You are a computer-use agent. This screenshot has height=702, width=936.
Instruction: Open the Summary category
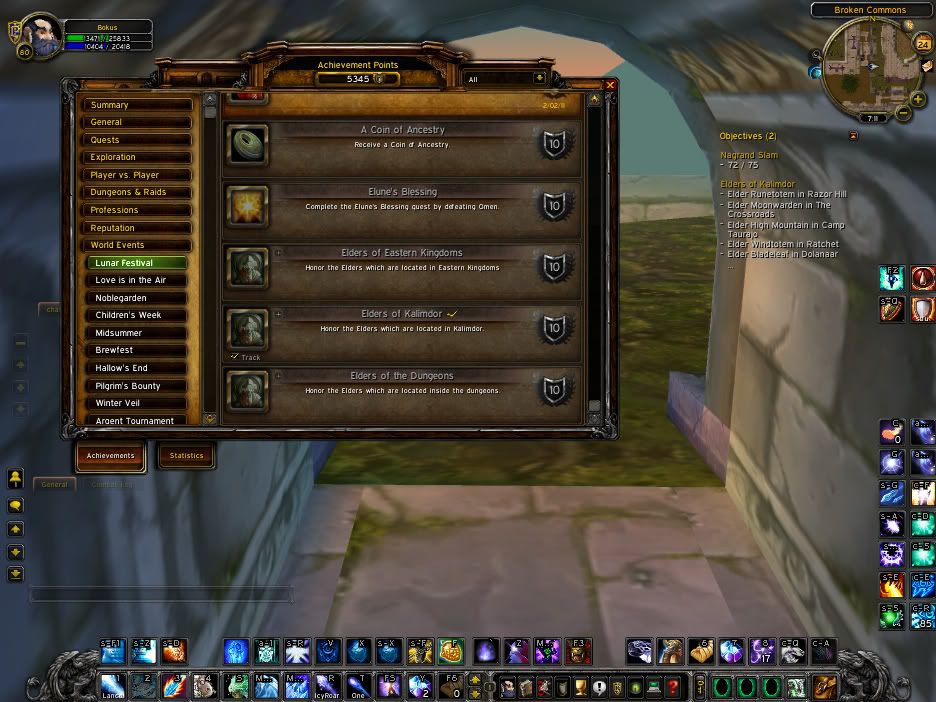137,105
